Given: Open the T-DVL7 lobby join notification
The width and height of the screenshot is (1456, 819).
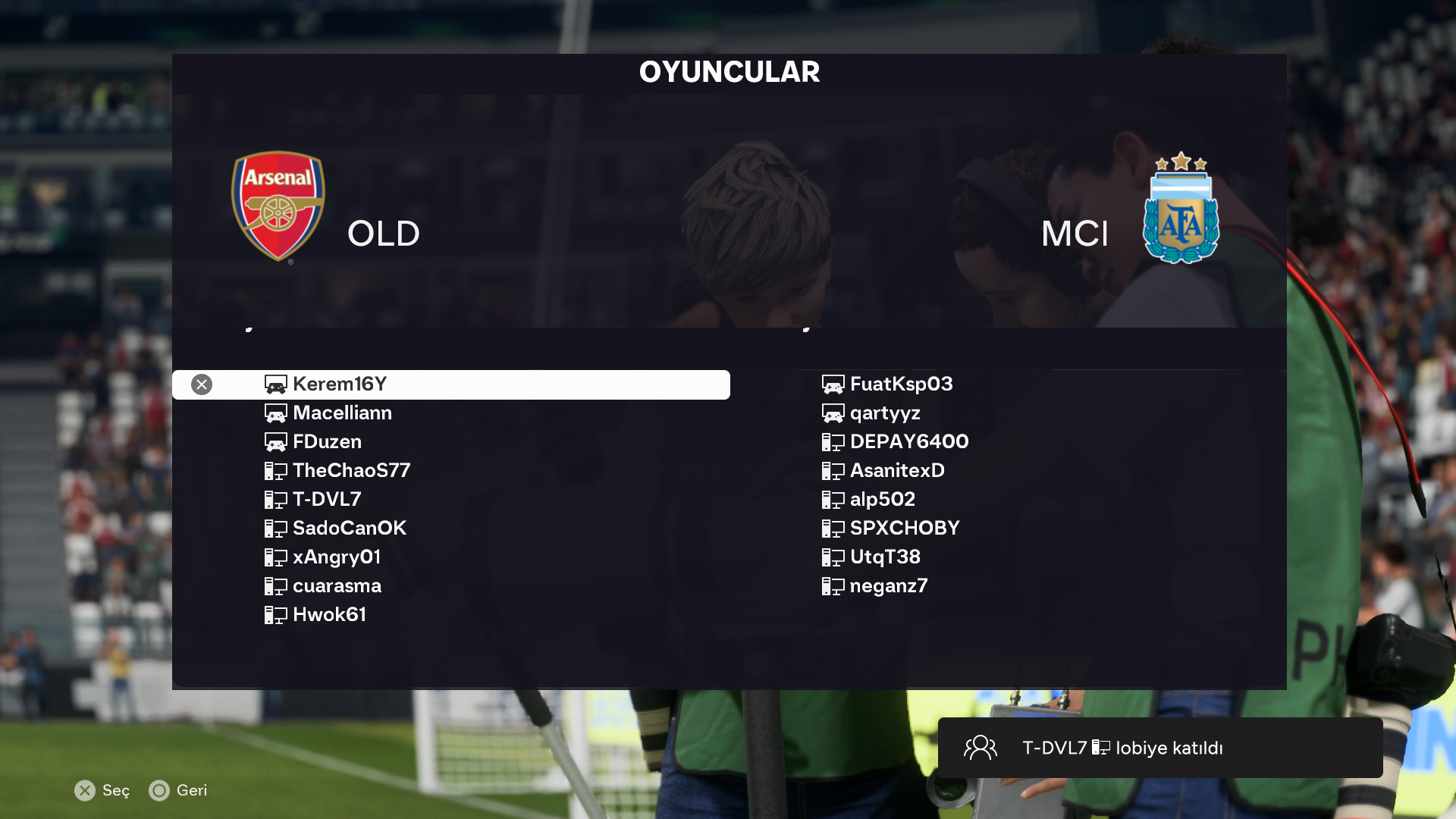Looking at the screenshot, I should click(1159, 748).
